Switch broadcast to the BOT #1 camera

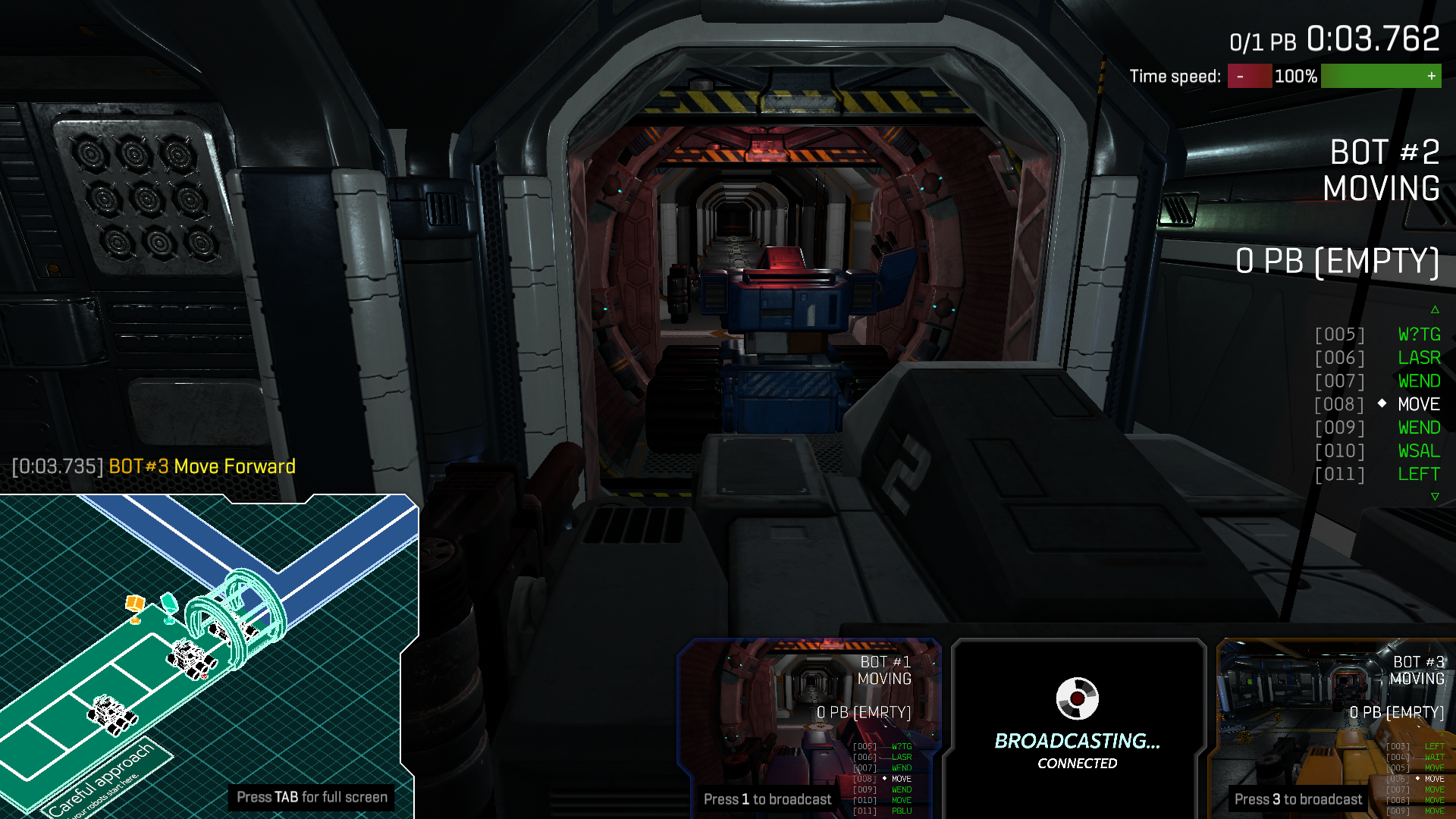(x=810, y=726)
